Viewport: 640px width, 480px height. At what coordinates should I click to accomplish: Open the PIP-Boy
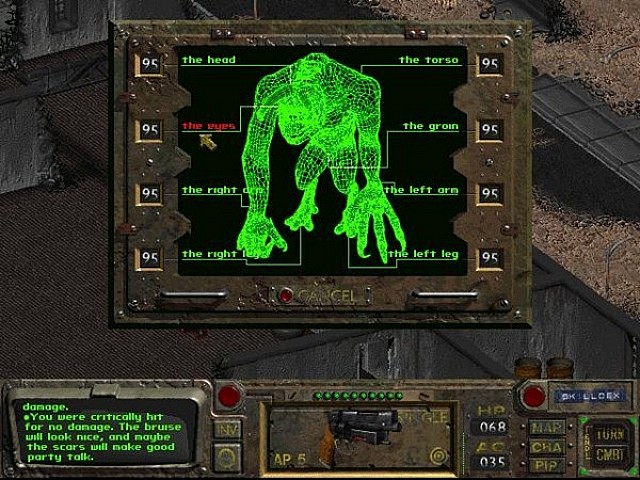click(545, 465)
